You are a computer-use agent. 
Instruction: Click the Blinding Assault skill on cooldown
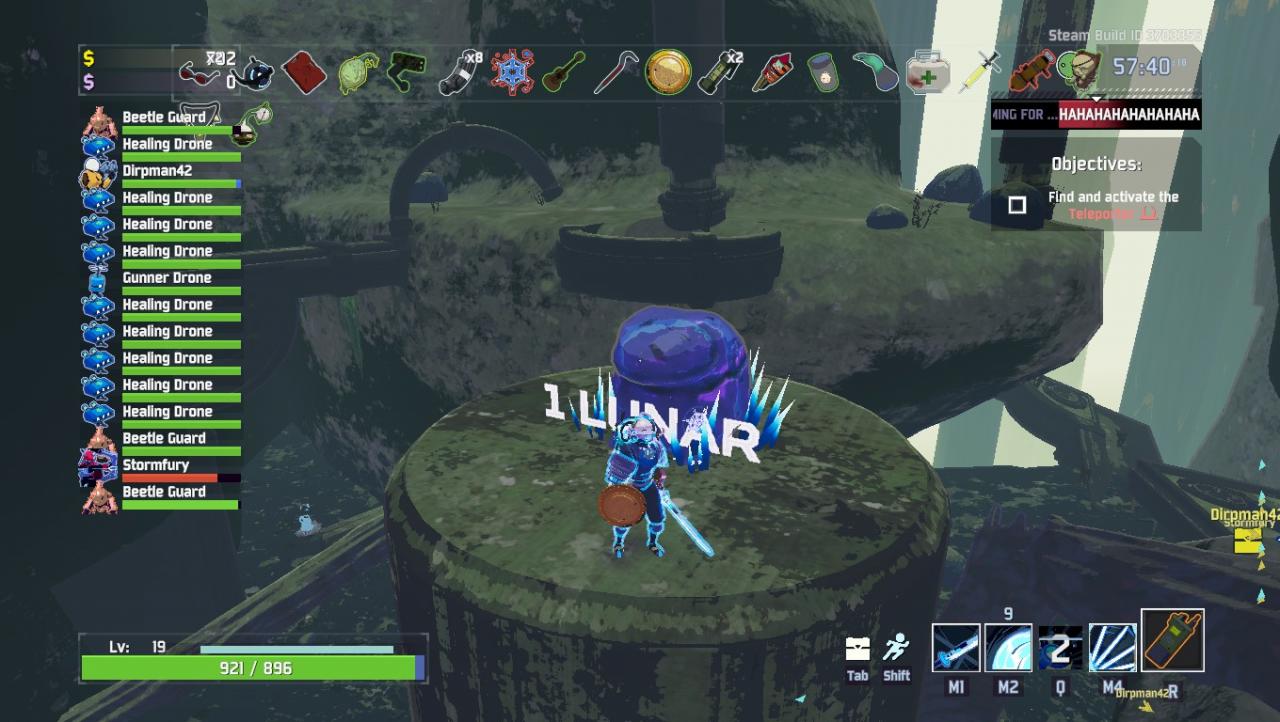(1060, 648)
